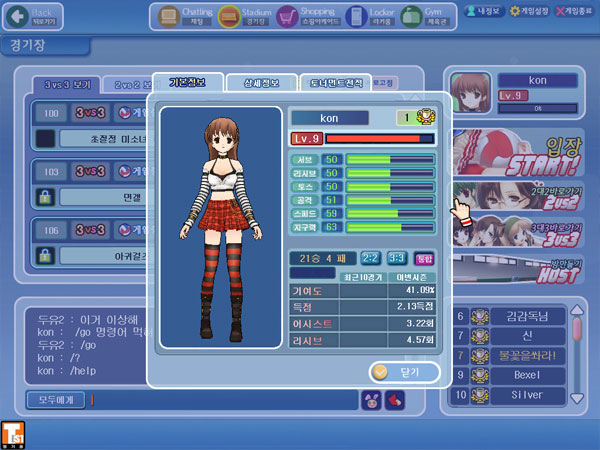Image resolution: width=600 pixels, height=450 pixels.
Task: Switch to the 기본정보 tab
Action: [188, 82]
